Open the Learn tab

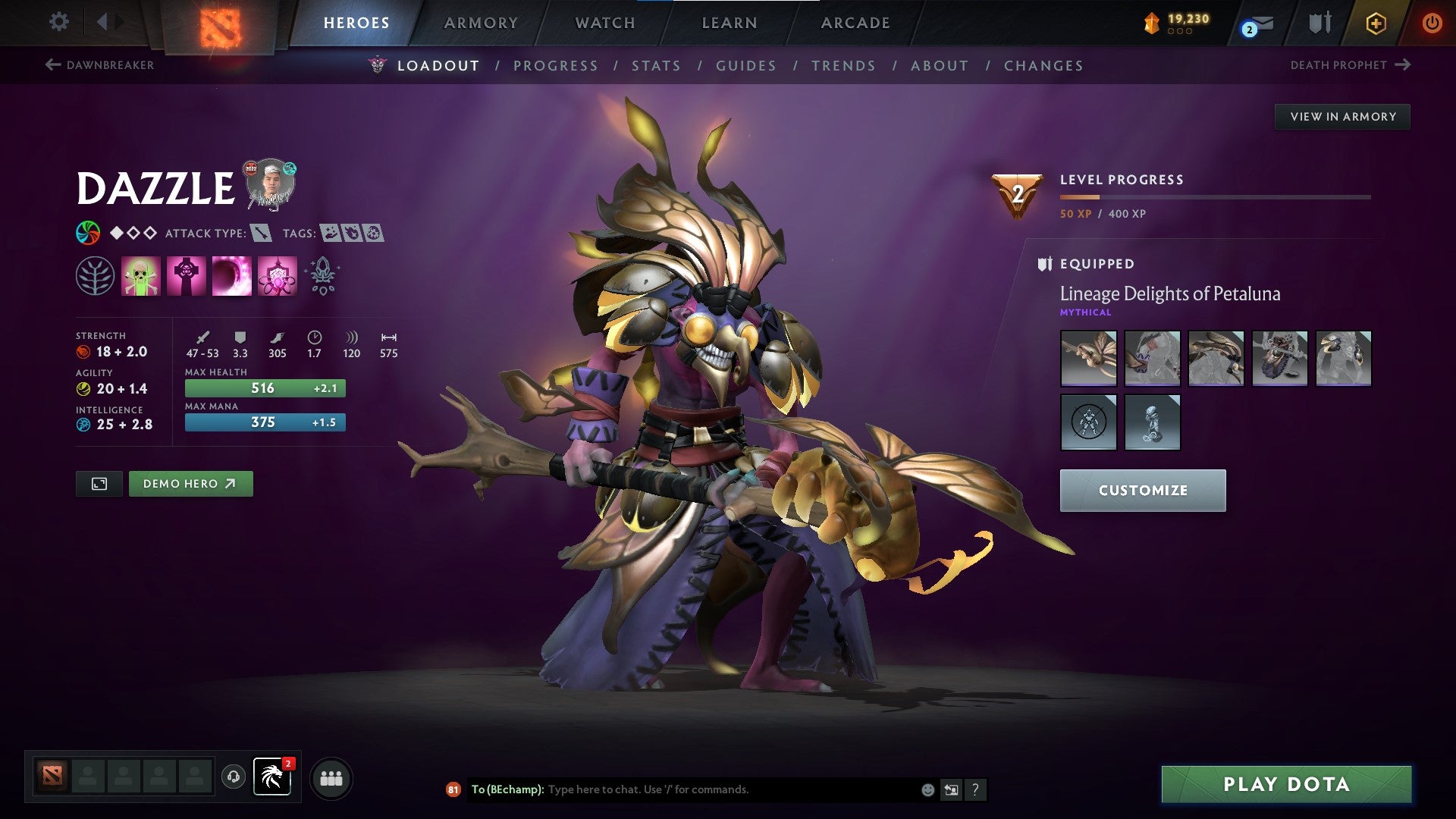[x=730, y=23]
